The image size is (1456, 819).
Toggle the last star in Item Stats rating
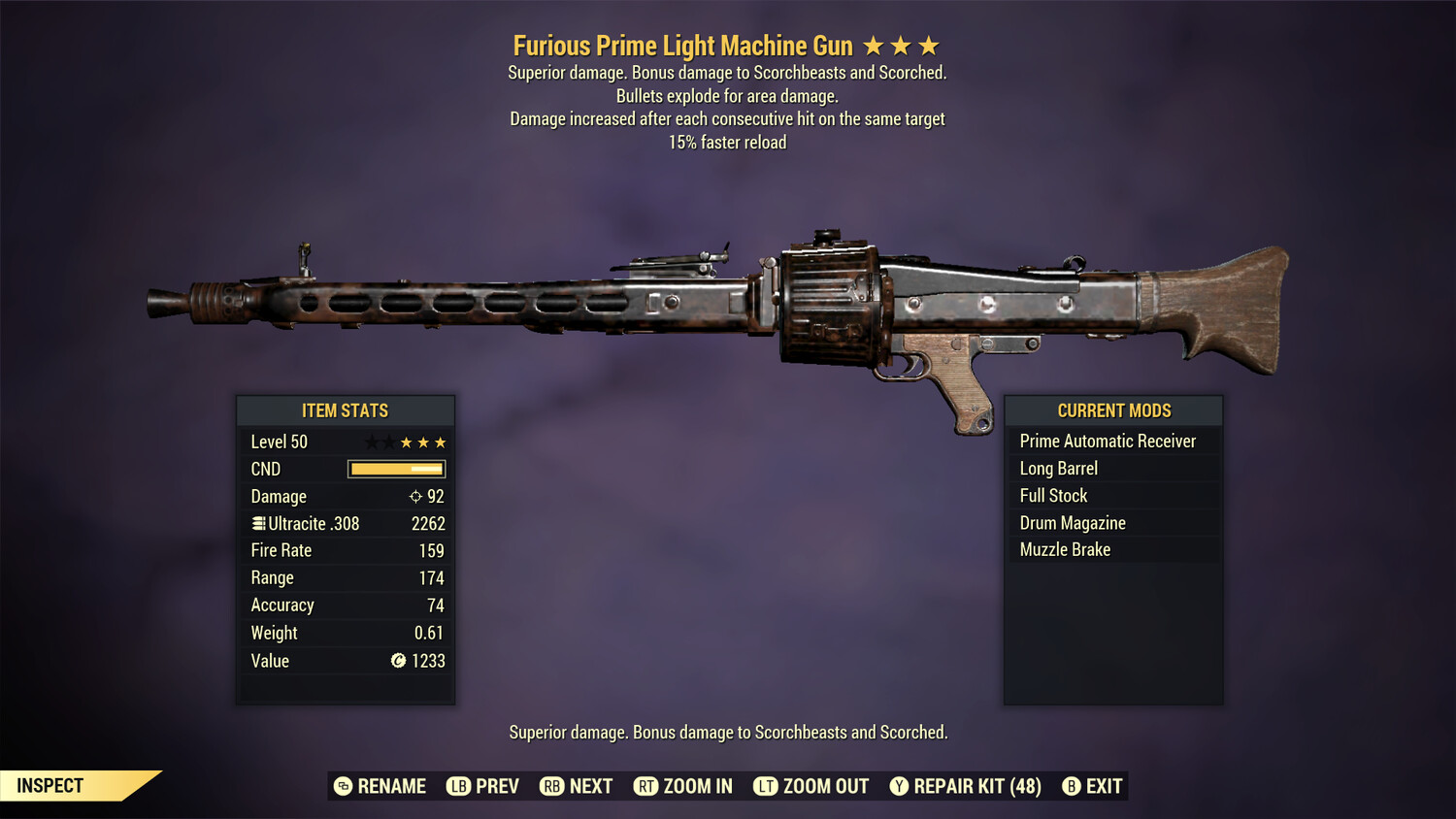click(443, 442)
